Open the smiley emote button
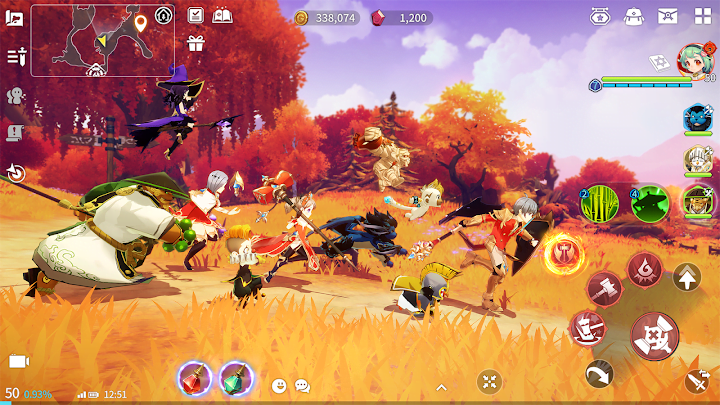 click(x=279, y=385)
